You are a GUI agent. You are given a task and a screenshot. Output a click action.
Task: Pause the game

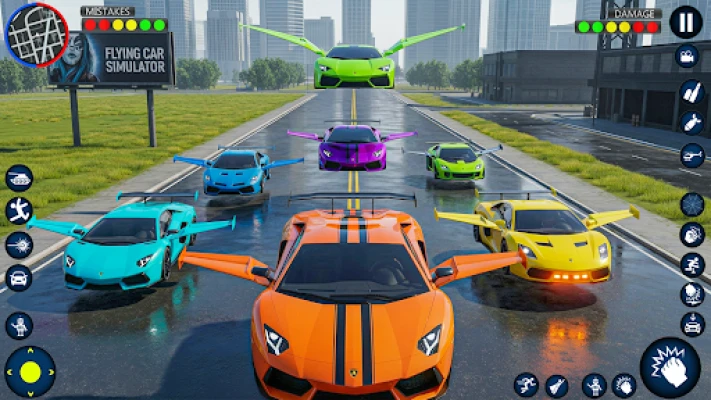[x=685, y=22]
